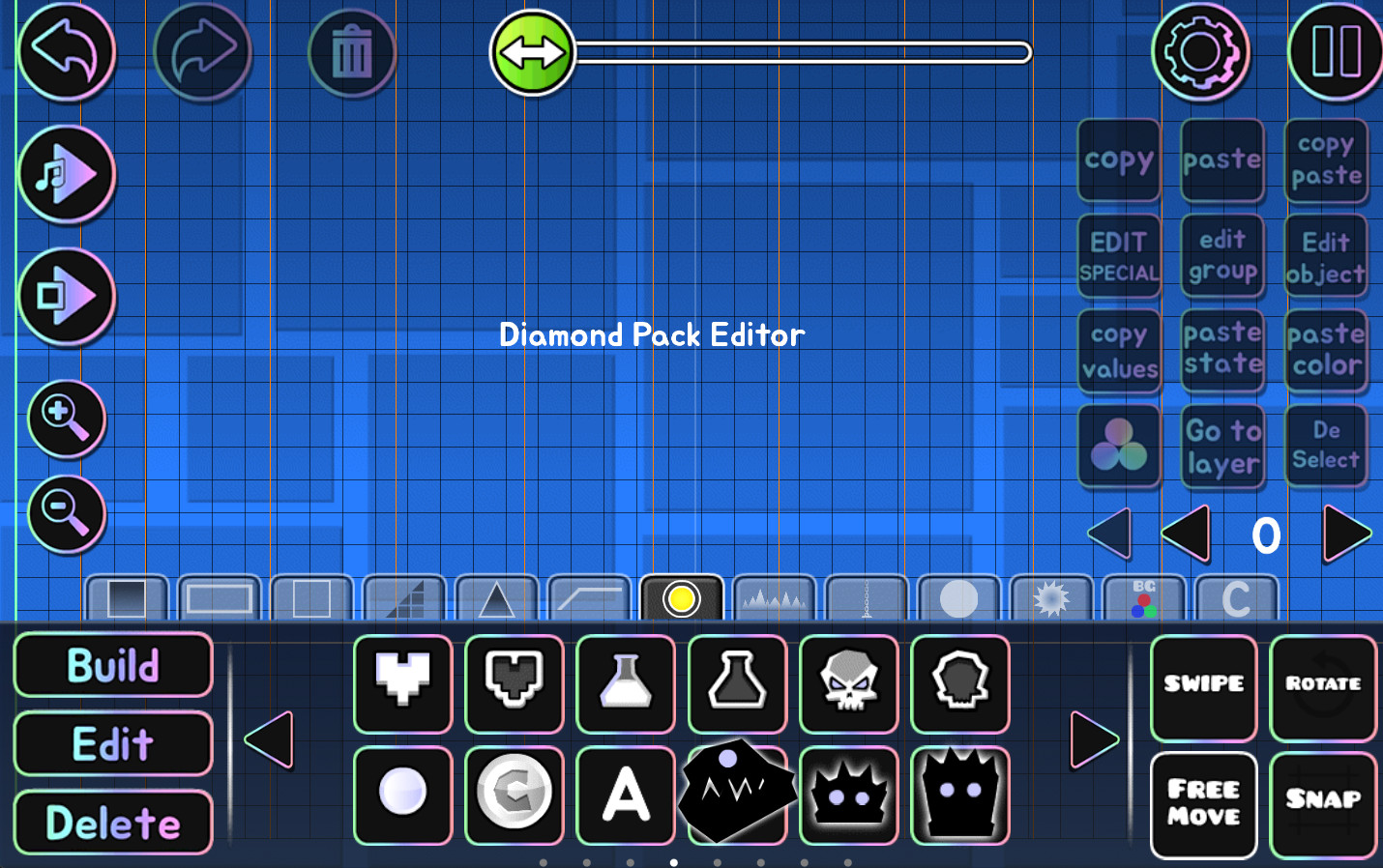Image resolution: width=1383 pixels, height=868 pixels.
Task: Select the skull decoration object
Action: (x=848, y=685)
